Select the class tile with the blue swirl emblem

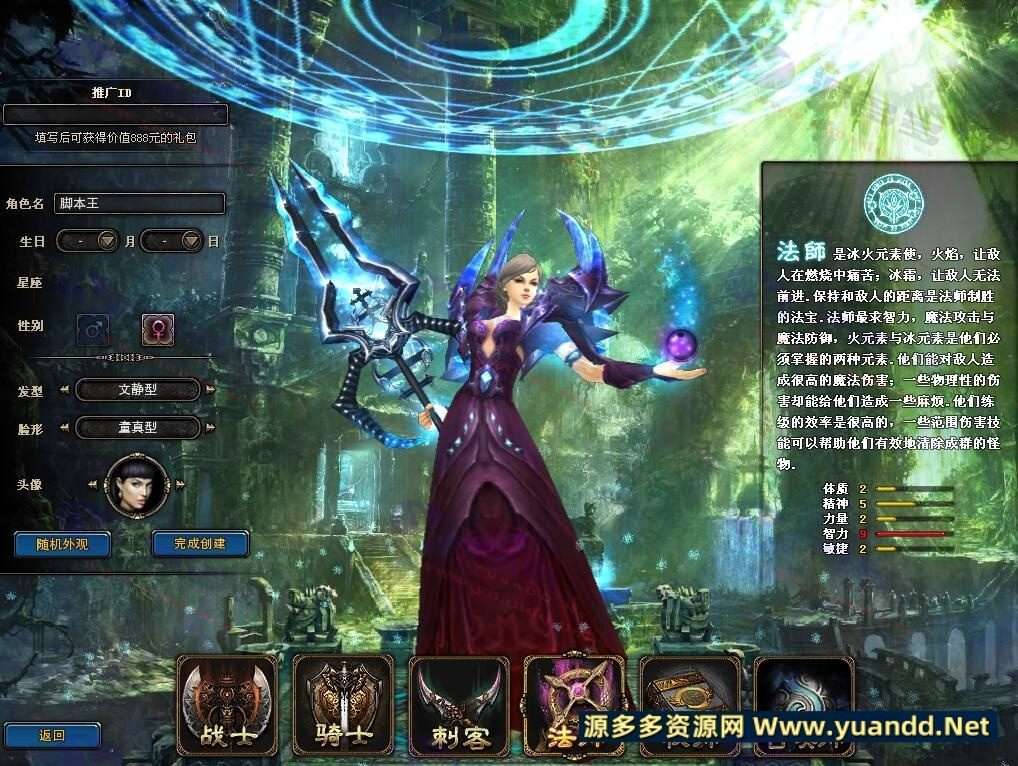[804, 688]
